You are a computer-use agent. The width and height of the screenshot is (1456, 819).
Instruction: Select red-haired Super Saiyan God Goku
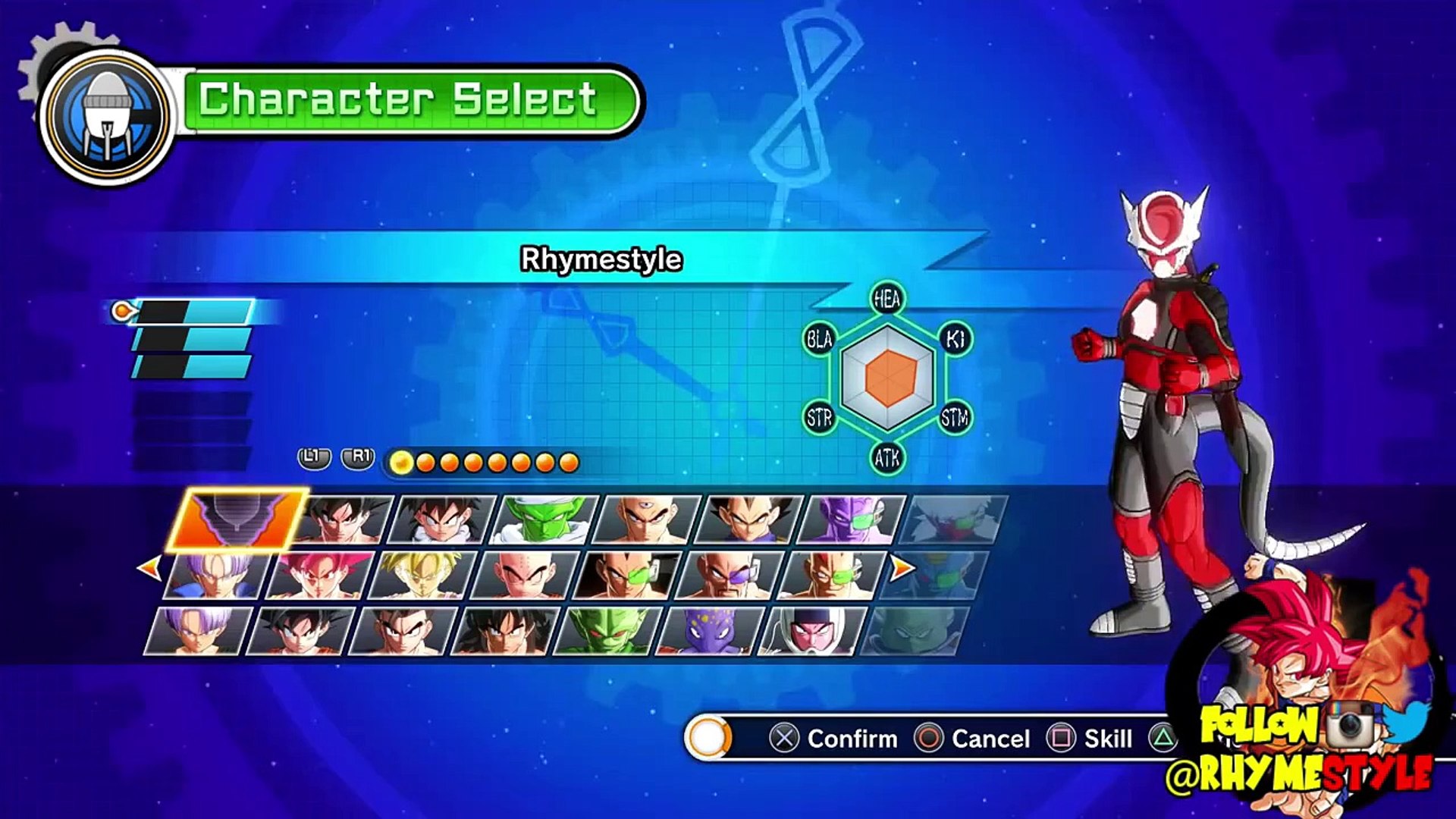pos(320,576)
